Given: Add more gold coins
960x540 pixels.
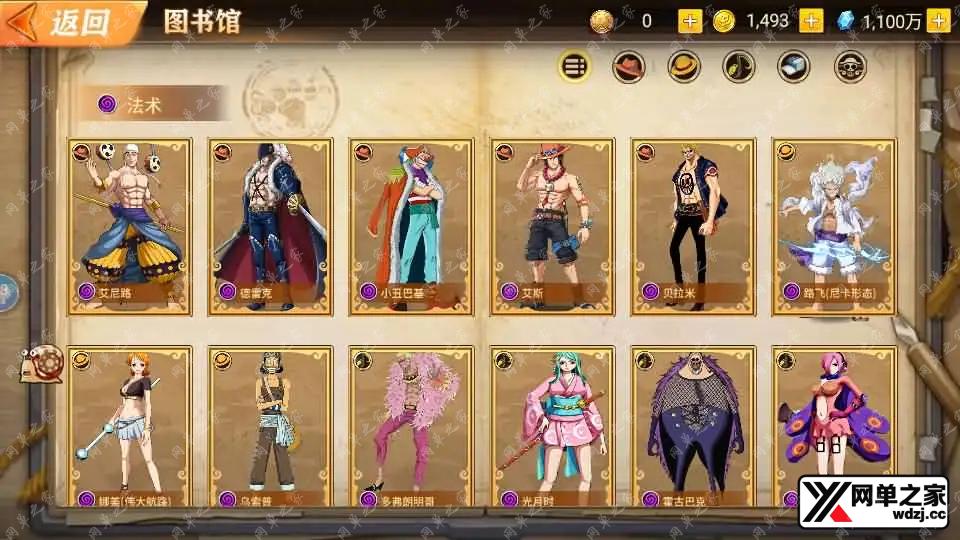Looking at the screenshot, I should 811,21.
